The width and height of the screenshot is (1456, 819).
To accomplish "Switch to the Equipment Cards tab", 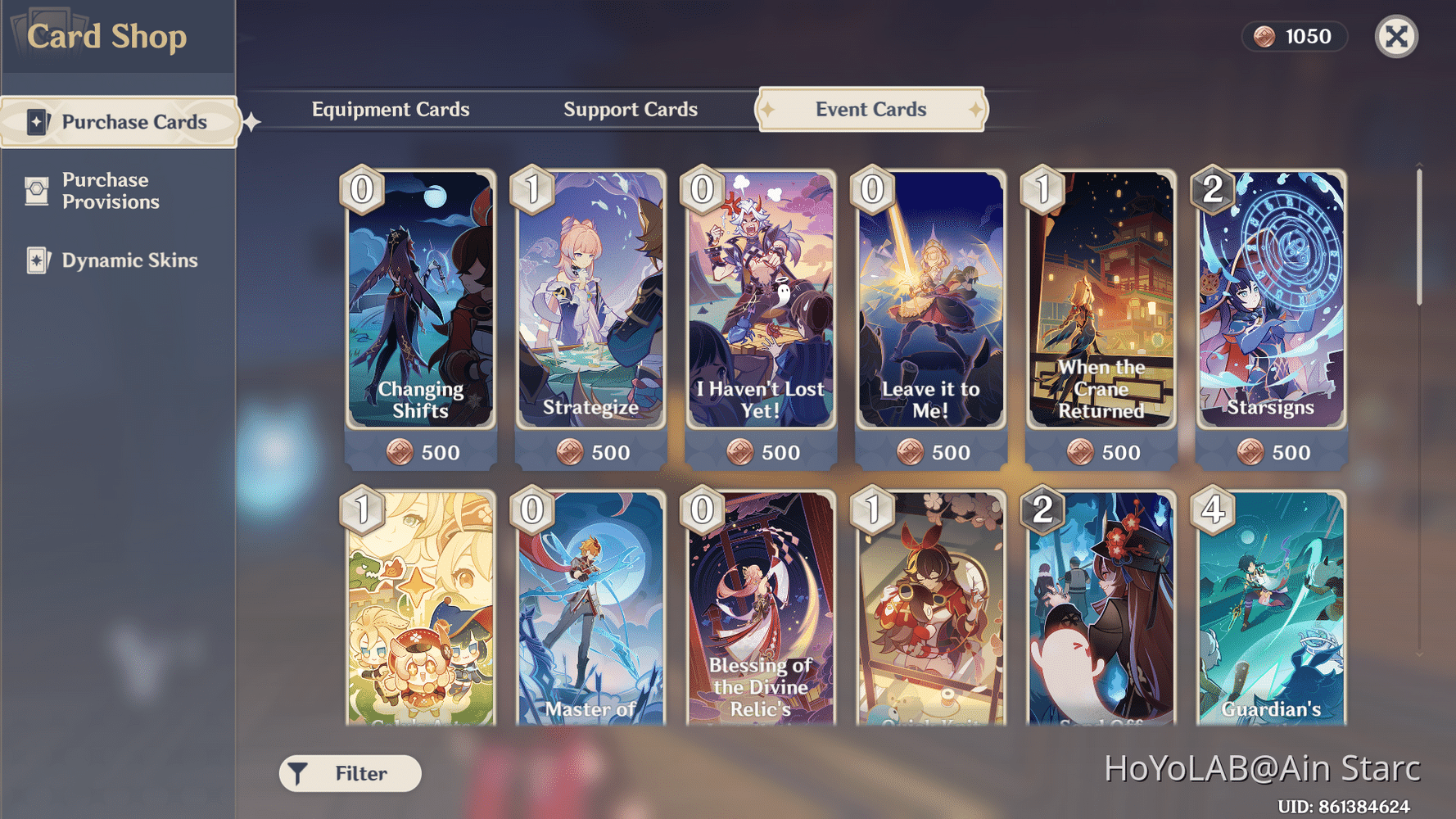I will pyautogui.click(x=391, y=109).
